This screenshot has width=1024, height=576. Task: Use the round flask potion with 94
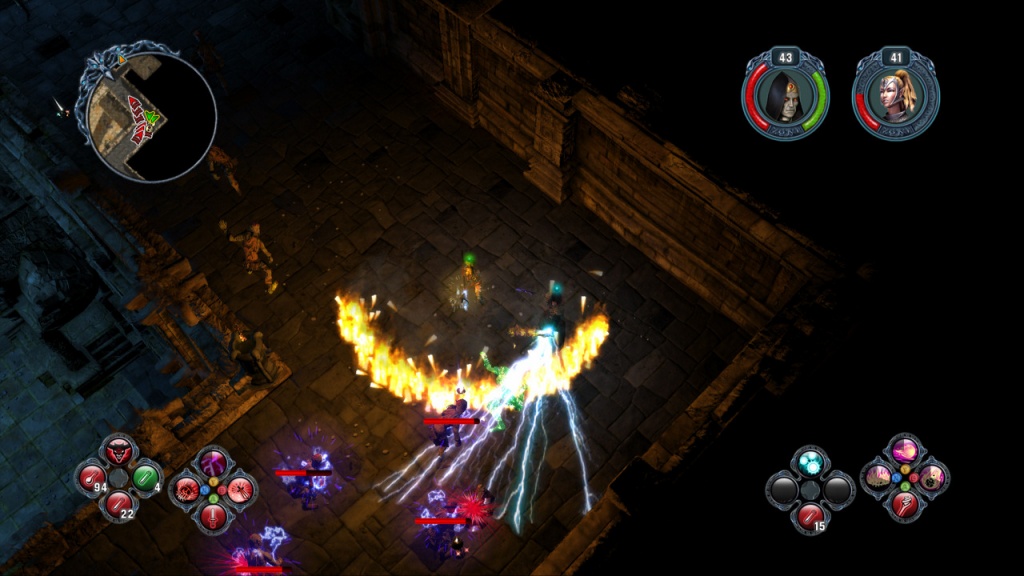pyautogui.click(x=92, y=476)
